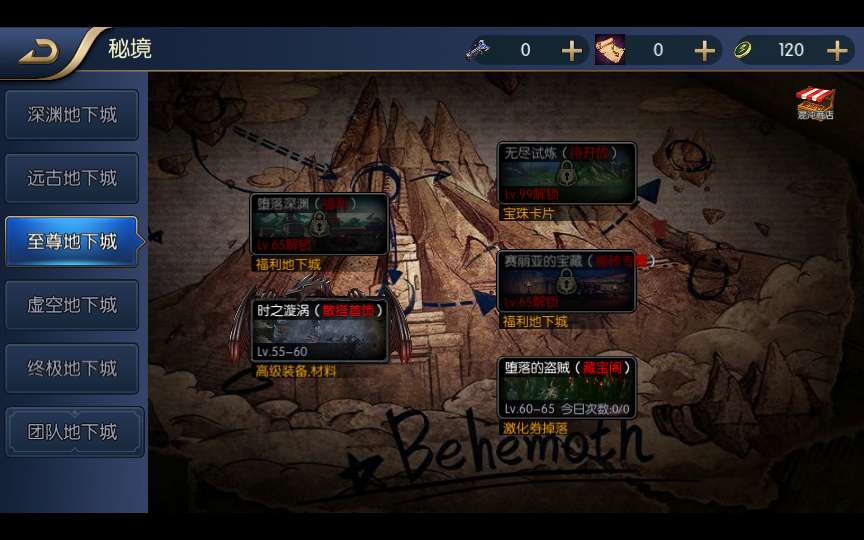Select the 无尽试炼 dungeon tile
This screenshot has height=540, width=864.
coord(567,174)
